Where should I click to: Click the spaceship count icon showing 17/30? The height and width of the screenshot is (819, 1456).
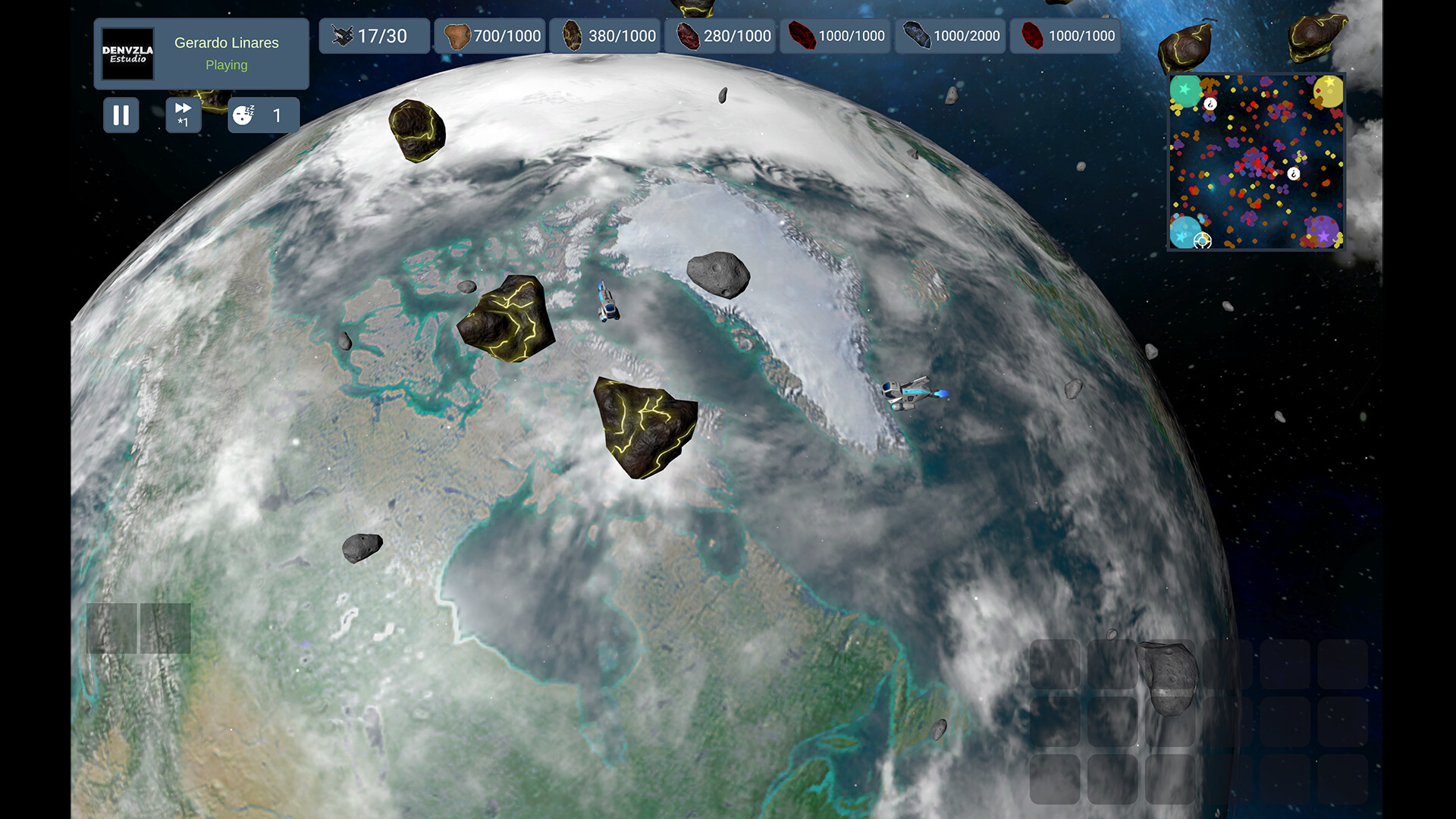342,35
